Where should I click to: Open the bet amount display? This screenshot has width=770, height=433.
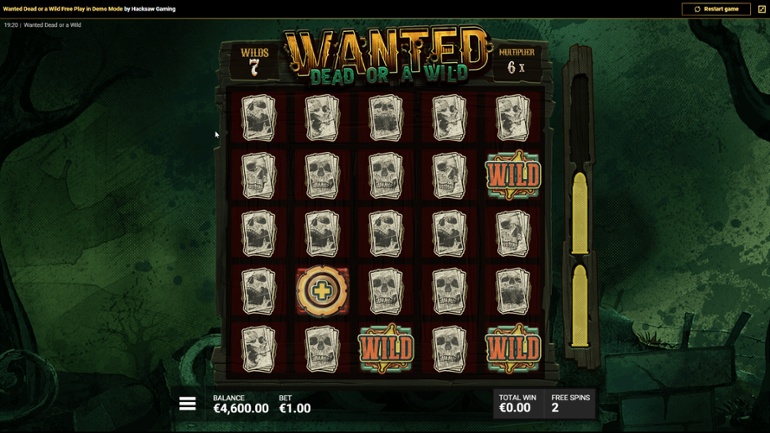295,404
